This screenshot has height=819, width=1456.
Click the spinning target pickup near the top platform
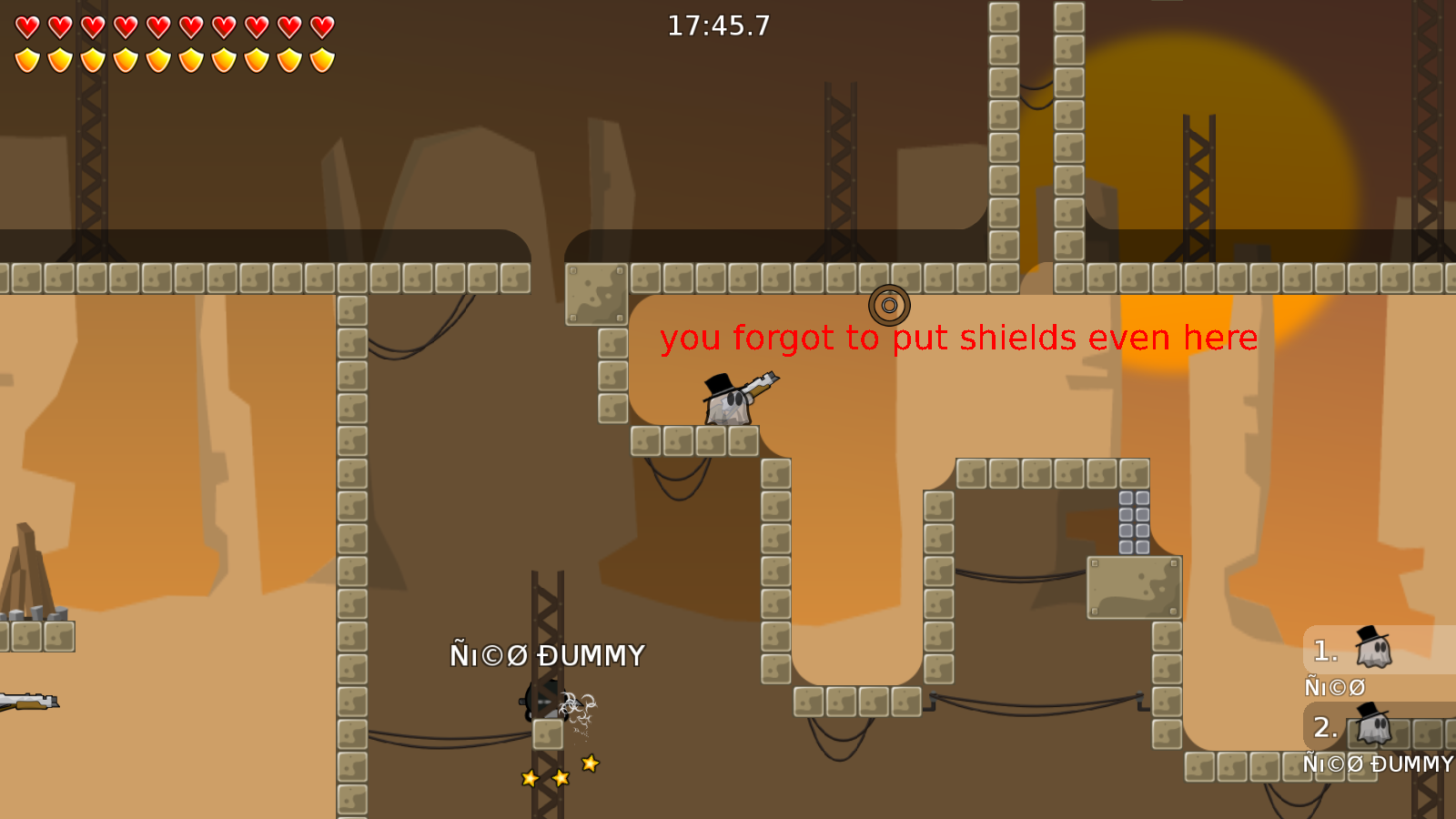click(889, 307)
